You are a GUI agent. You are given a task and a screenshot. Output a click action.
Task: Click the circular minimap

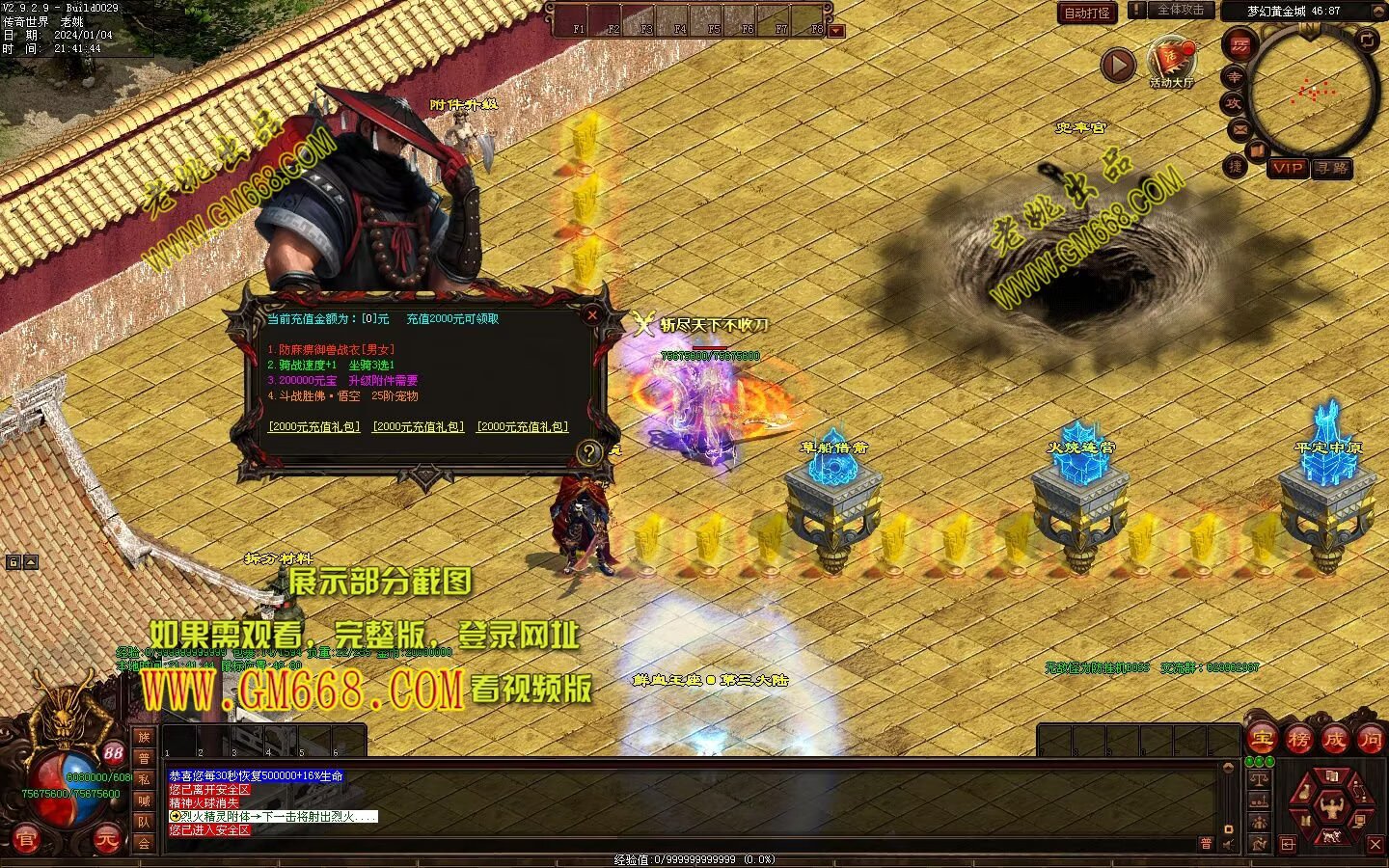point(1312,94)
